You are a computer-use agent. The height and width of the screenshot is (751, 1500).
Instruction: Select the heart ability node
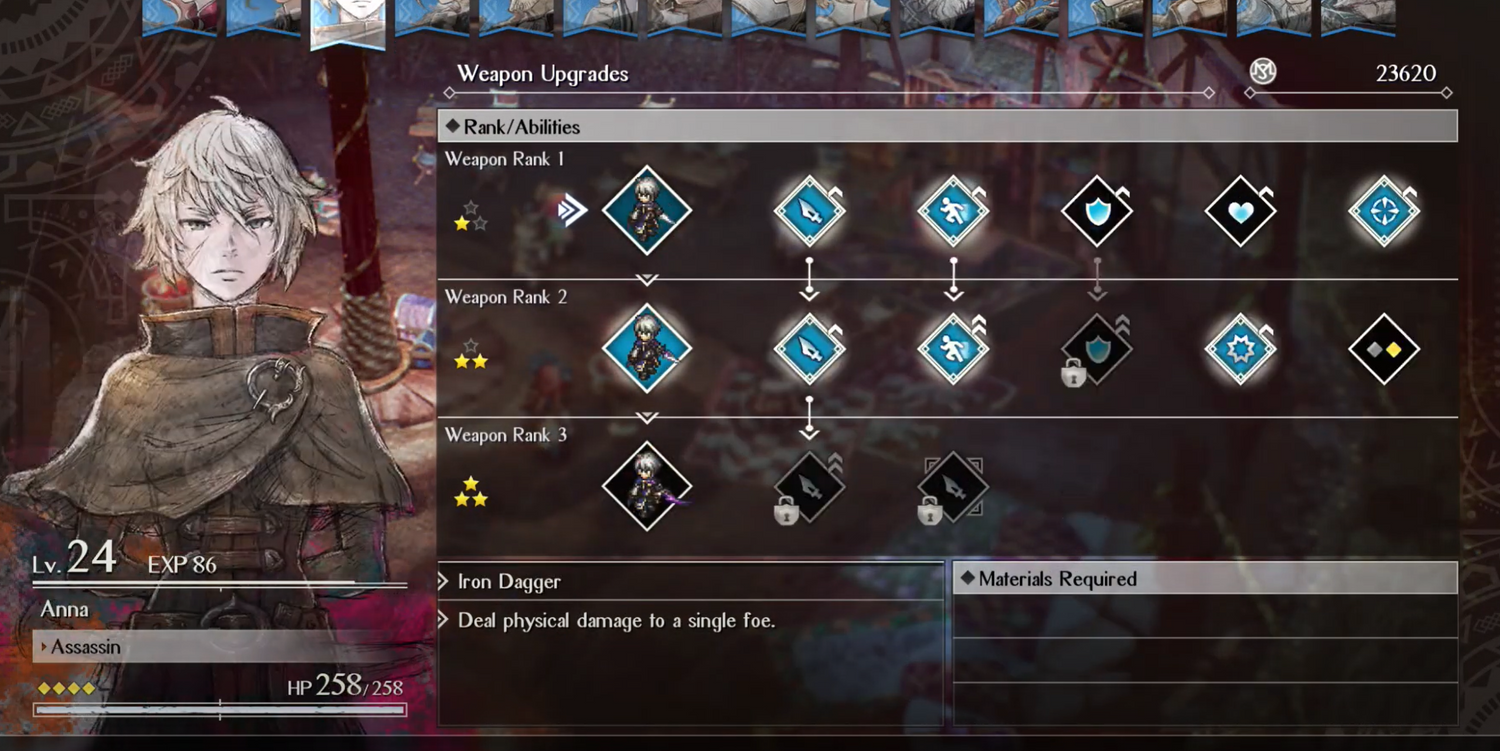(x=1240, y=211)
